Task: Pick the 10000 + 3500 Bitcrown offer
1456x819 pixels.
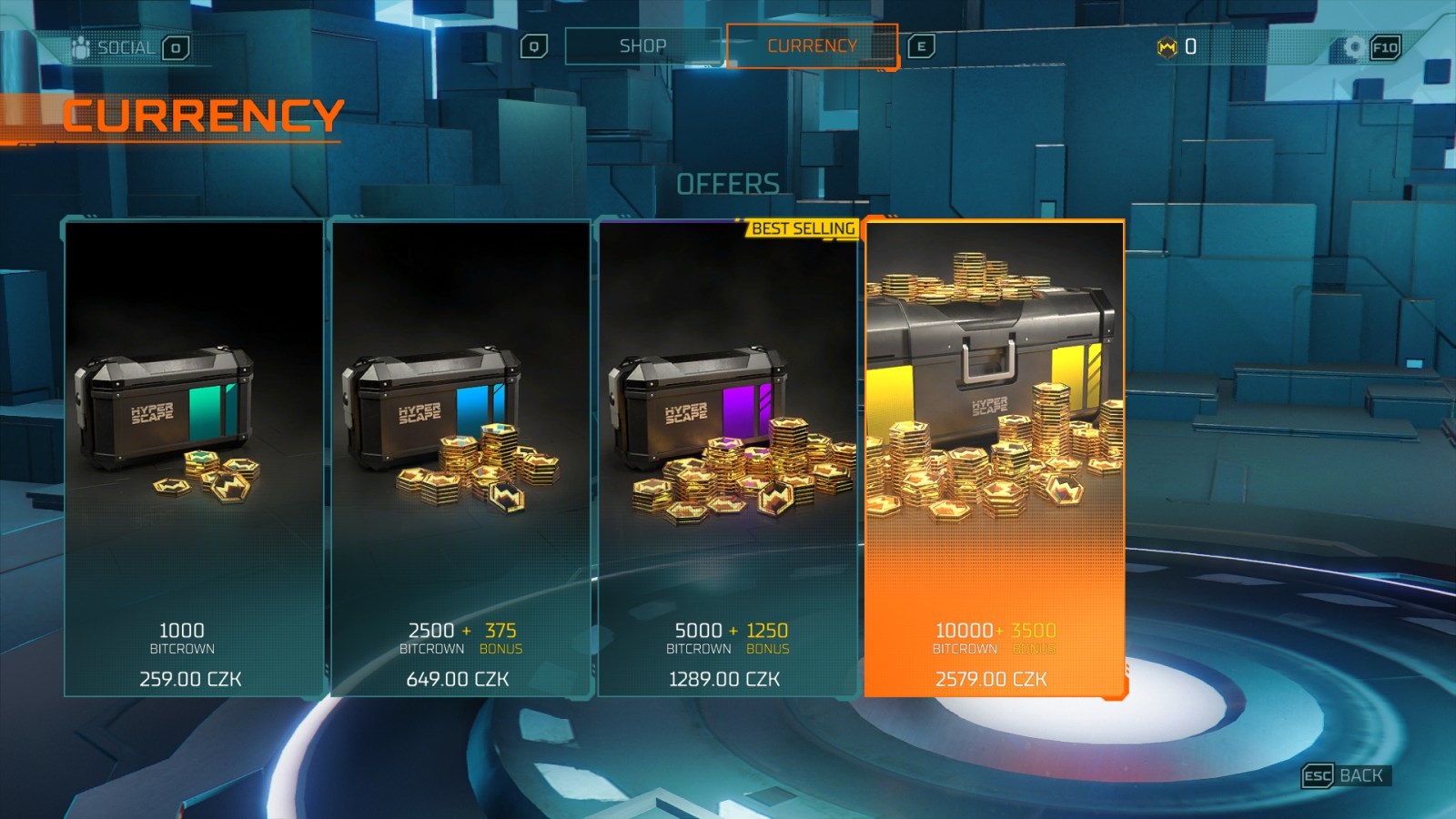Action: click(x=994, y=458)
